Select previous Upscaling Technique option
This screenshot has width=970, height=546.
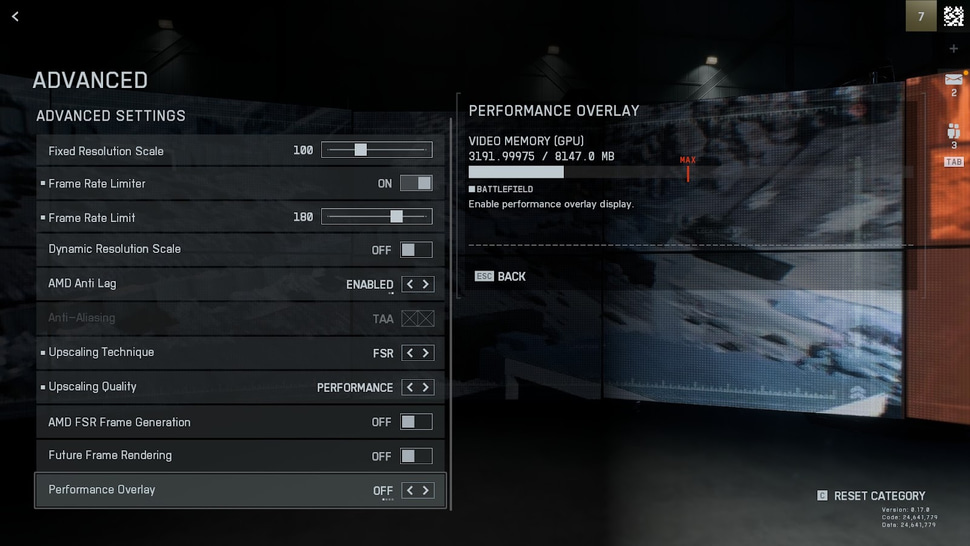pos(410,353)
